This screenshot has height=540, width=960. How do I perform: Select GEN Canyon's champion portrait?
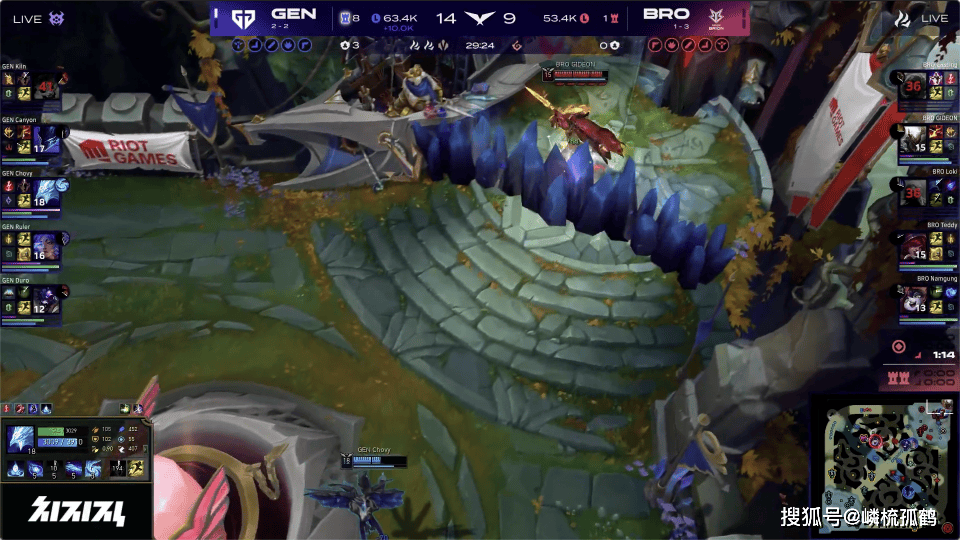pyautogui.click(x=46, y=141)
